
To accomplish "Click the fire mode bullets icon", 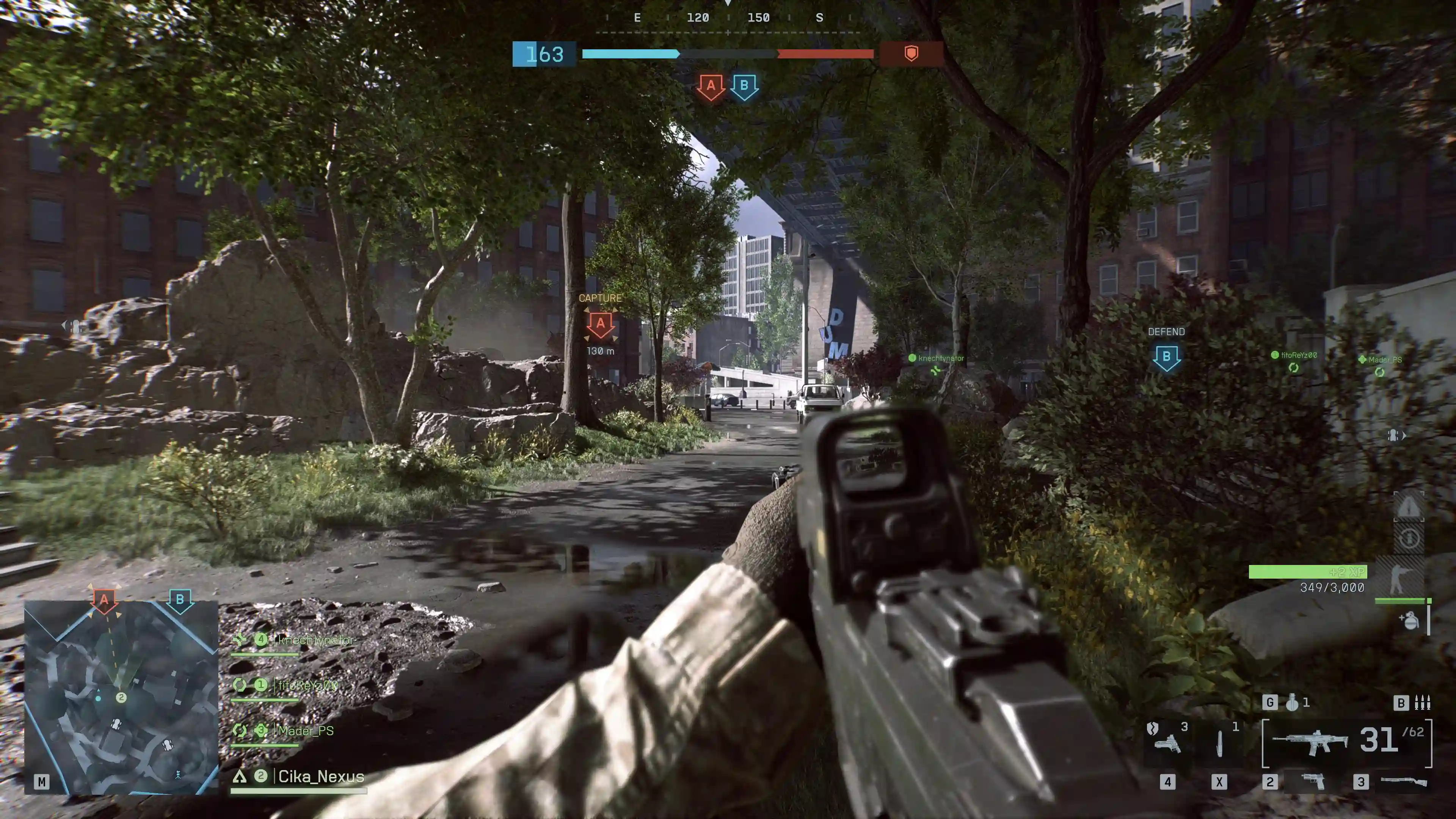I will pos(1422,703).
